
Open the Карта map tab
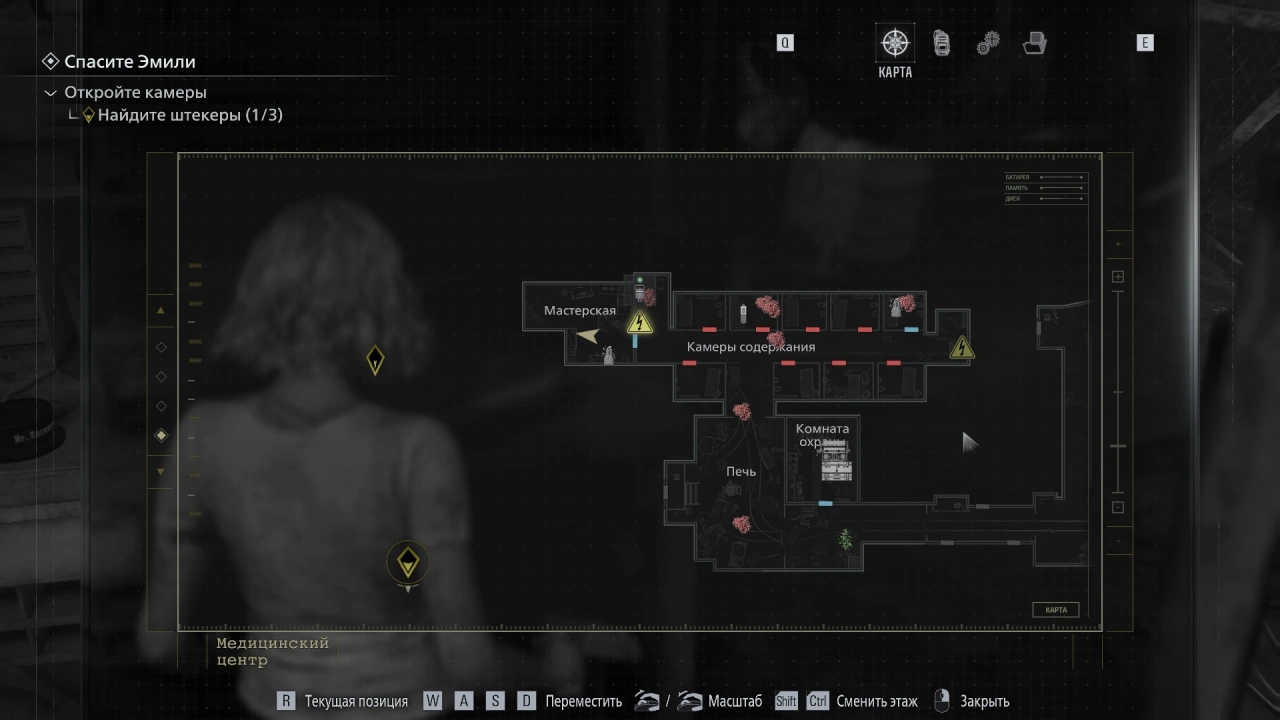pyautogui.click(x=895, y=44)
